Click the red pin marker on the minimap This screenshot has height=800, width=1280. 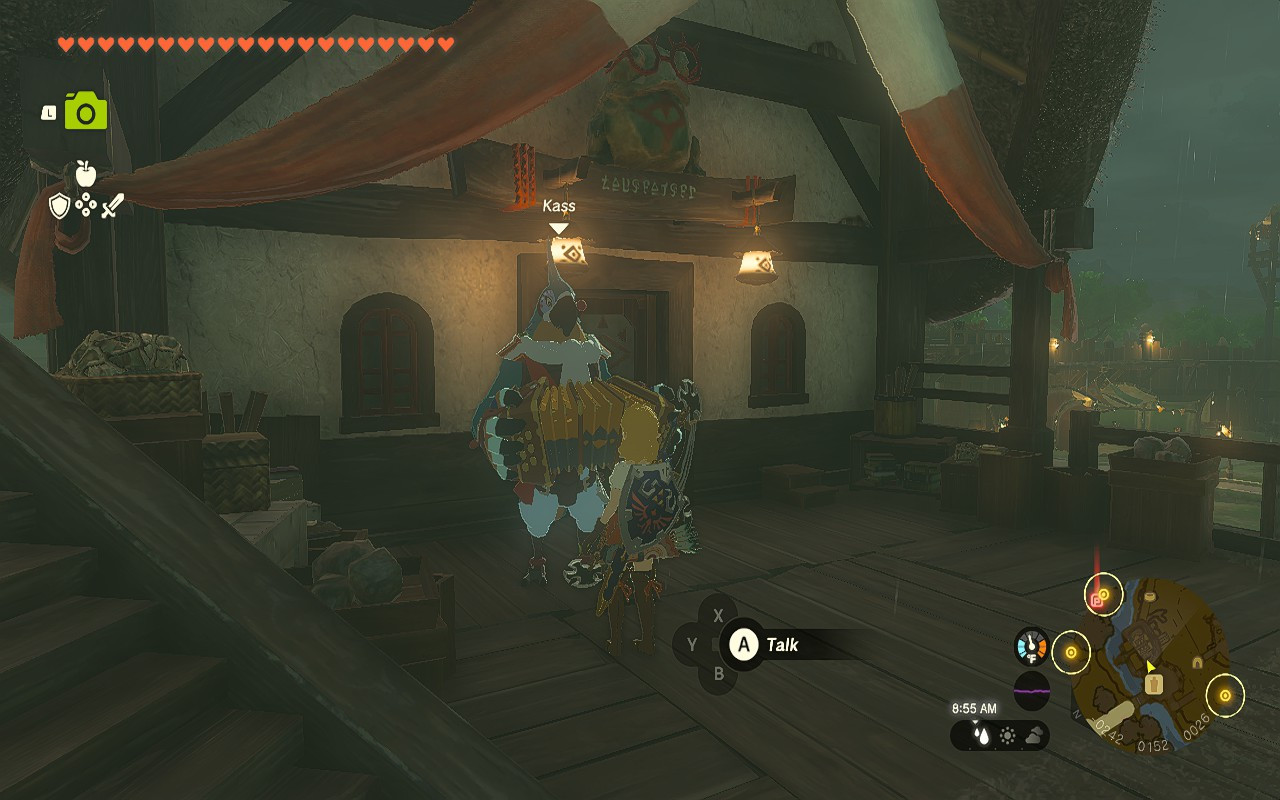[1095, 600]
